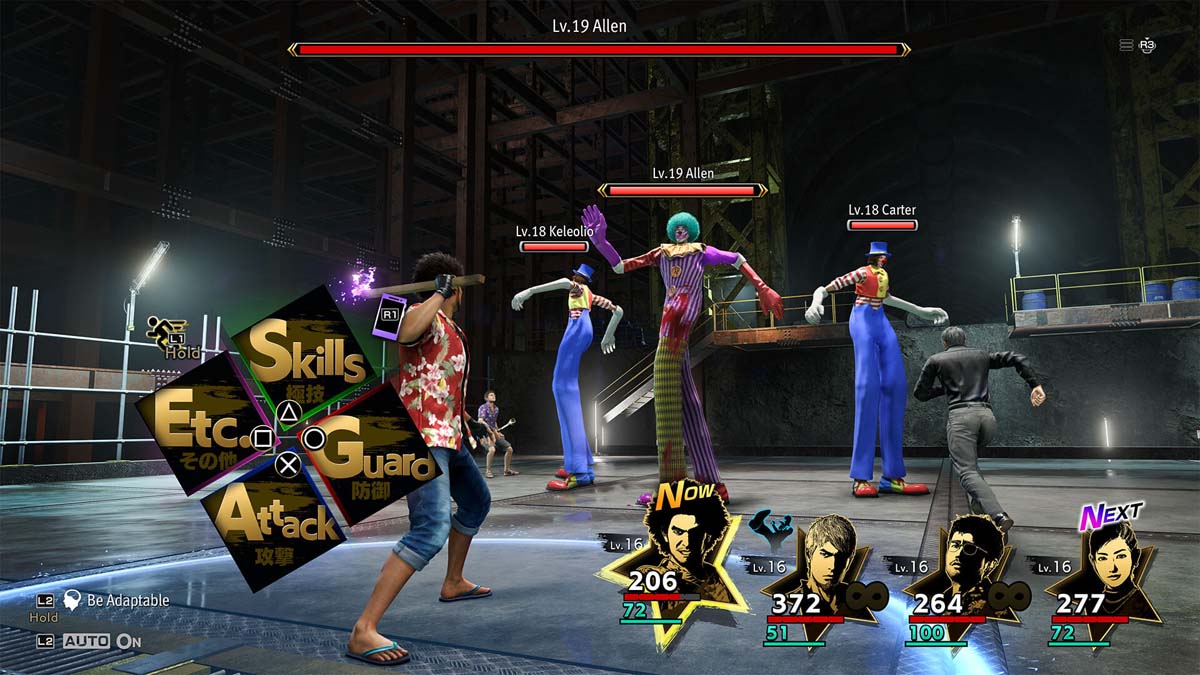Click the running figure flee icon
The height and width of the screenshot is (675, 1200).
160,330
